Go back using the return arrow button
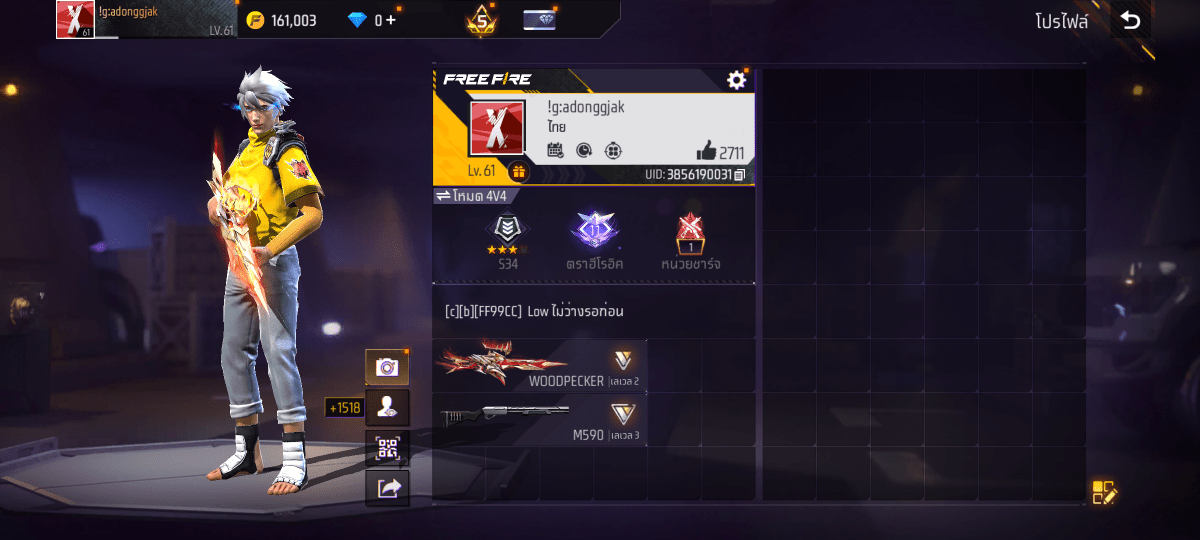 (1130, 20)
